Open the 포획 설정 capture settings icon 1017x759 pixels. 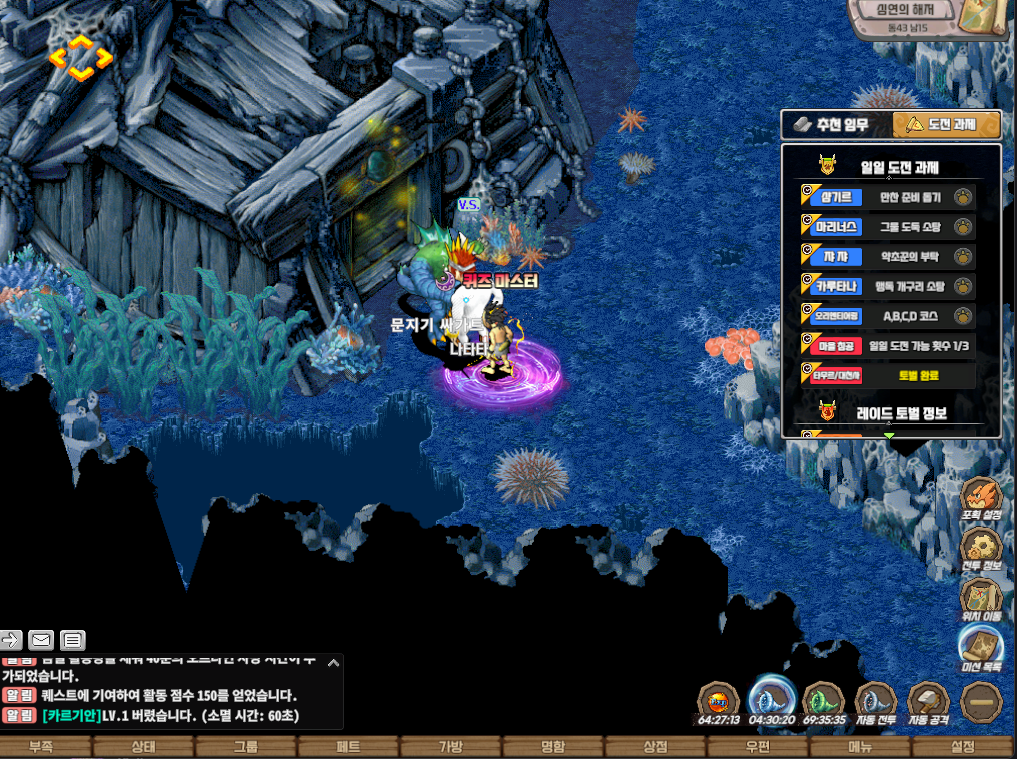981,500
